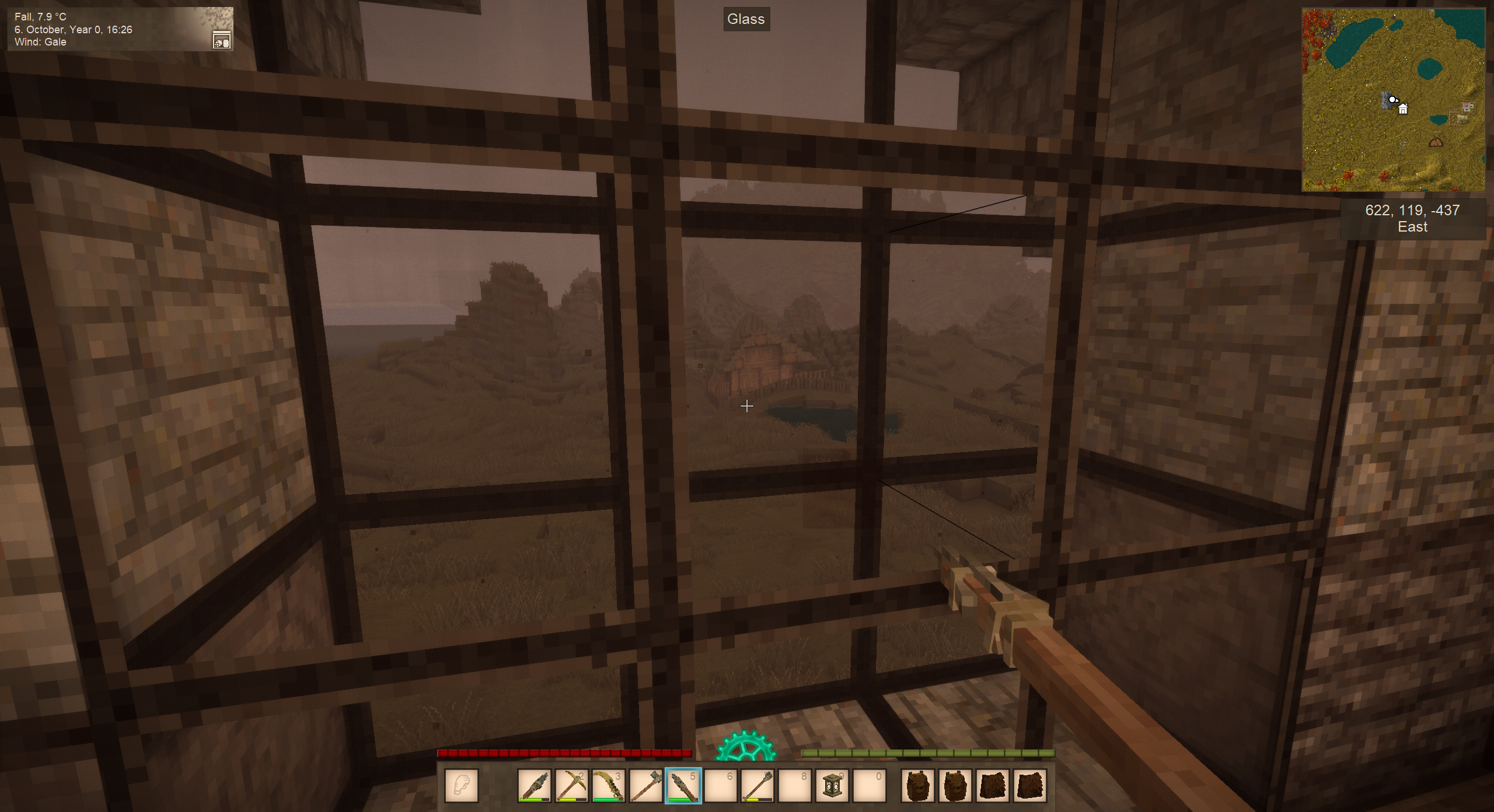Select the pickaxe in the hotbar
This screenshot has height=812, width=1494.
click(x=571, y=786)
